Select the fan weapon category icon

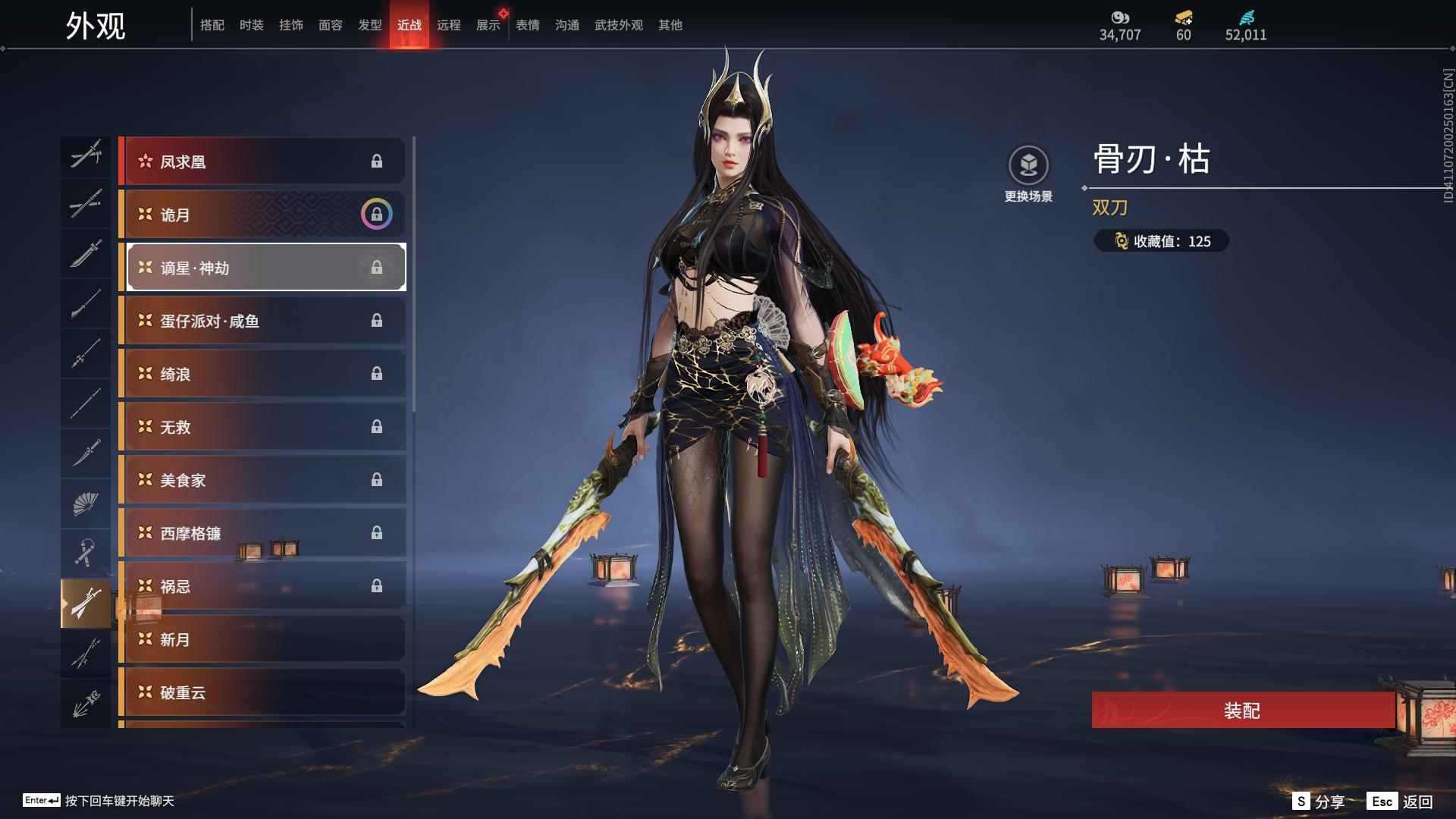click(x=86, y=503)
